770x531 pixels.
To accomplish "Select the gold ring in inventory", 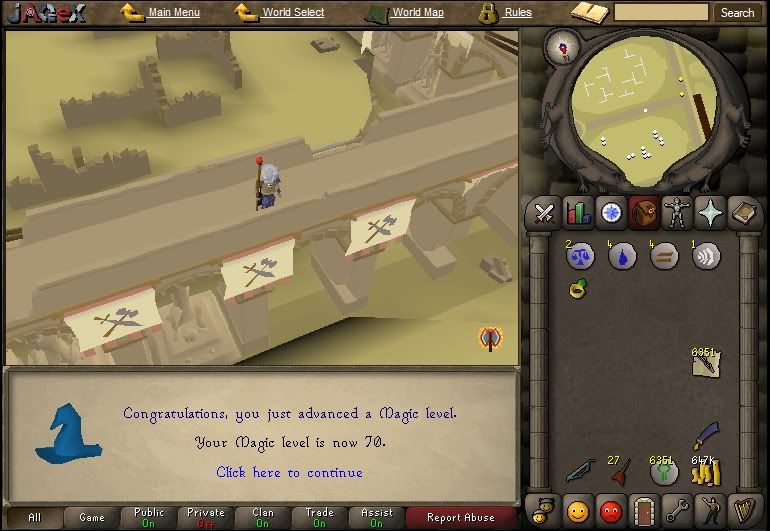I will coord(579,290).
